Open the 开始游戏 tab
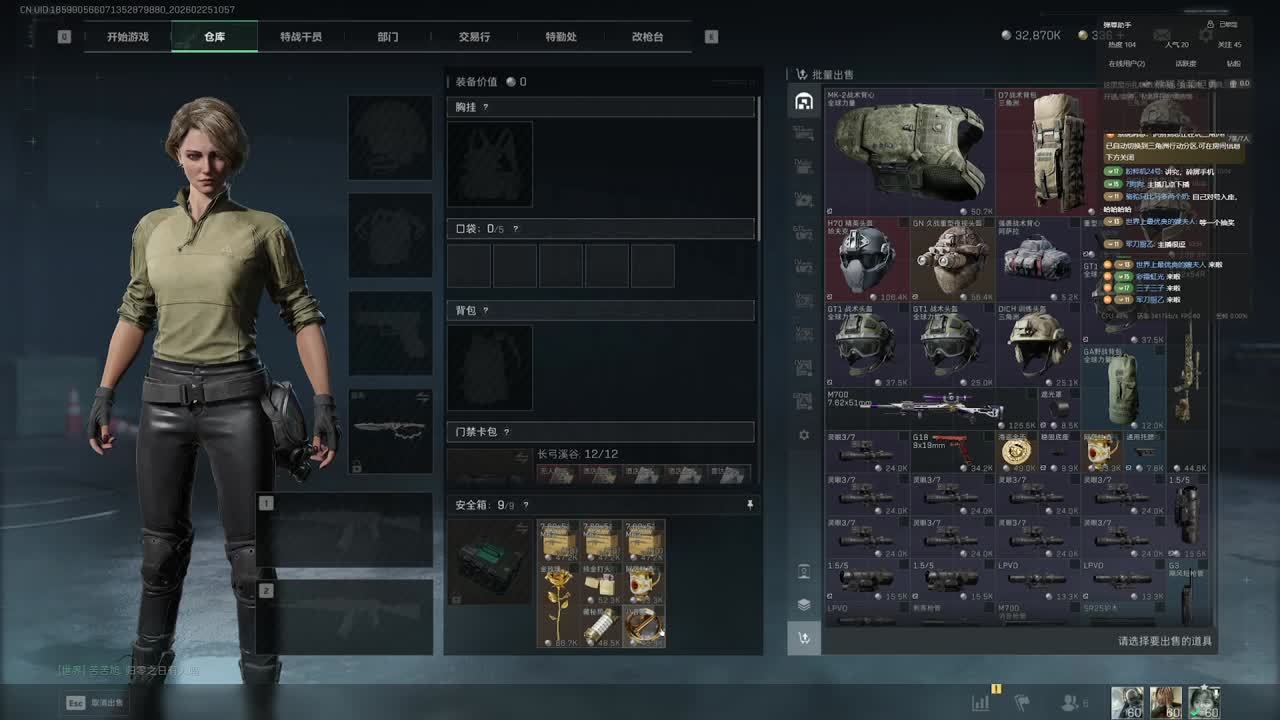 (128, 37)
